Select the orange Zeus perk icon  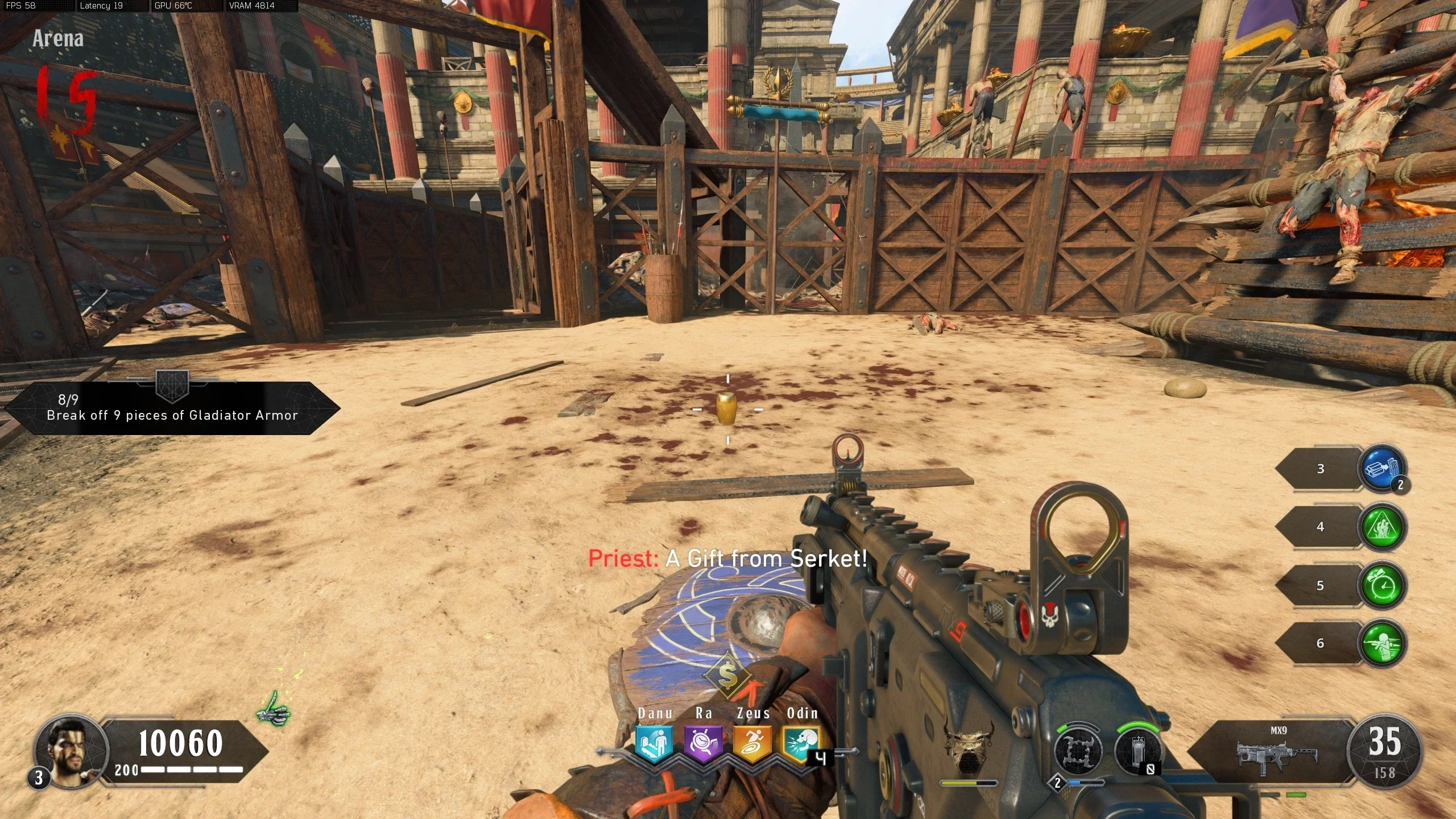[x=752, y=743]
